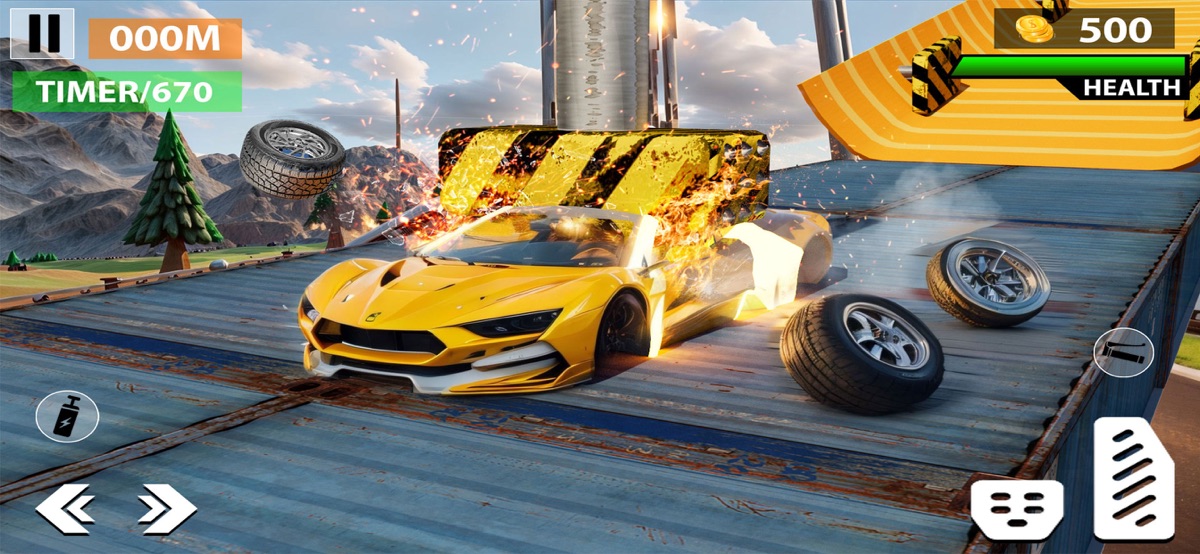Steer right with the right arrow

(x=166, y=509)
